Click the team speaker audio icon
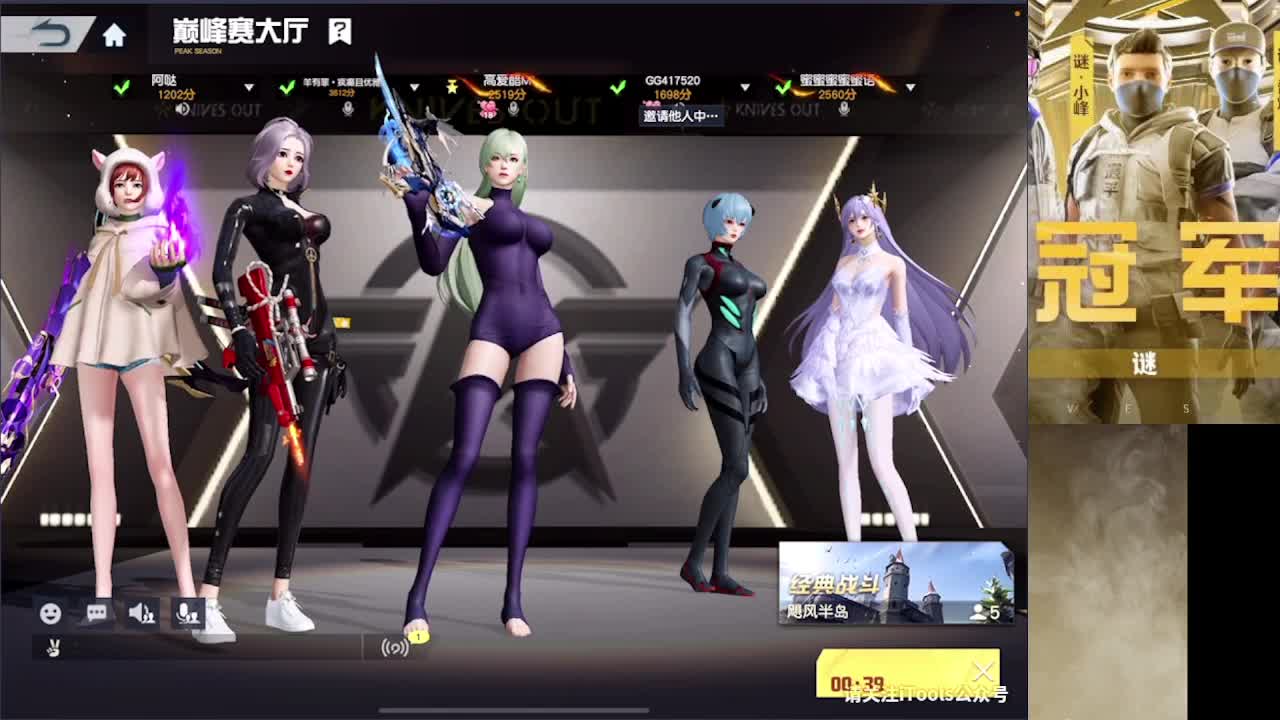This screenshot has height=720, width=1280. pos(141,611)
